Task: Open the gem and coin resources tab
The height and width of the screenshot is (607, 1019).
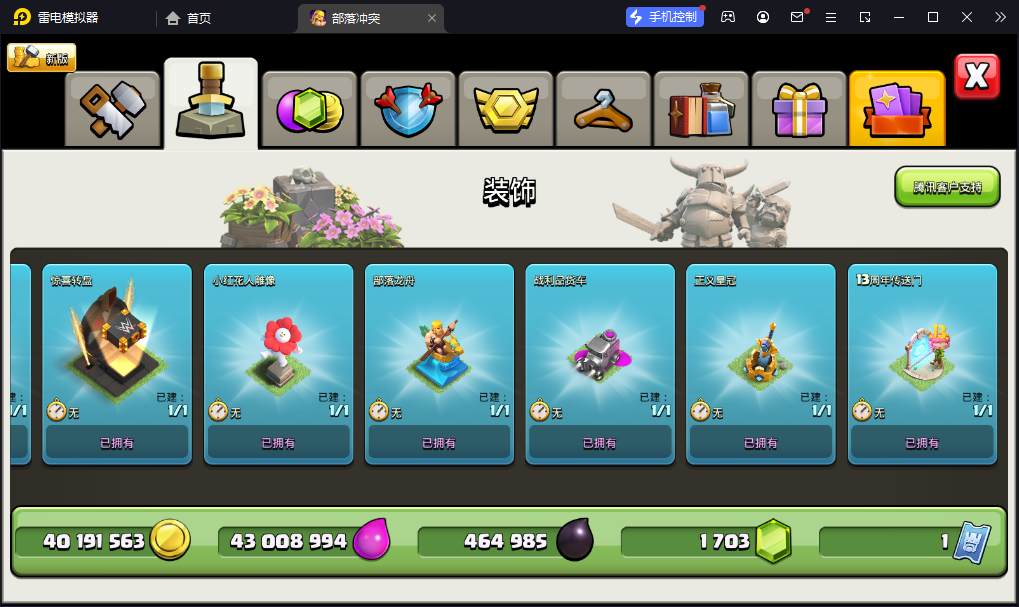Action: (x=309, y=109)
